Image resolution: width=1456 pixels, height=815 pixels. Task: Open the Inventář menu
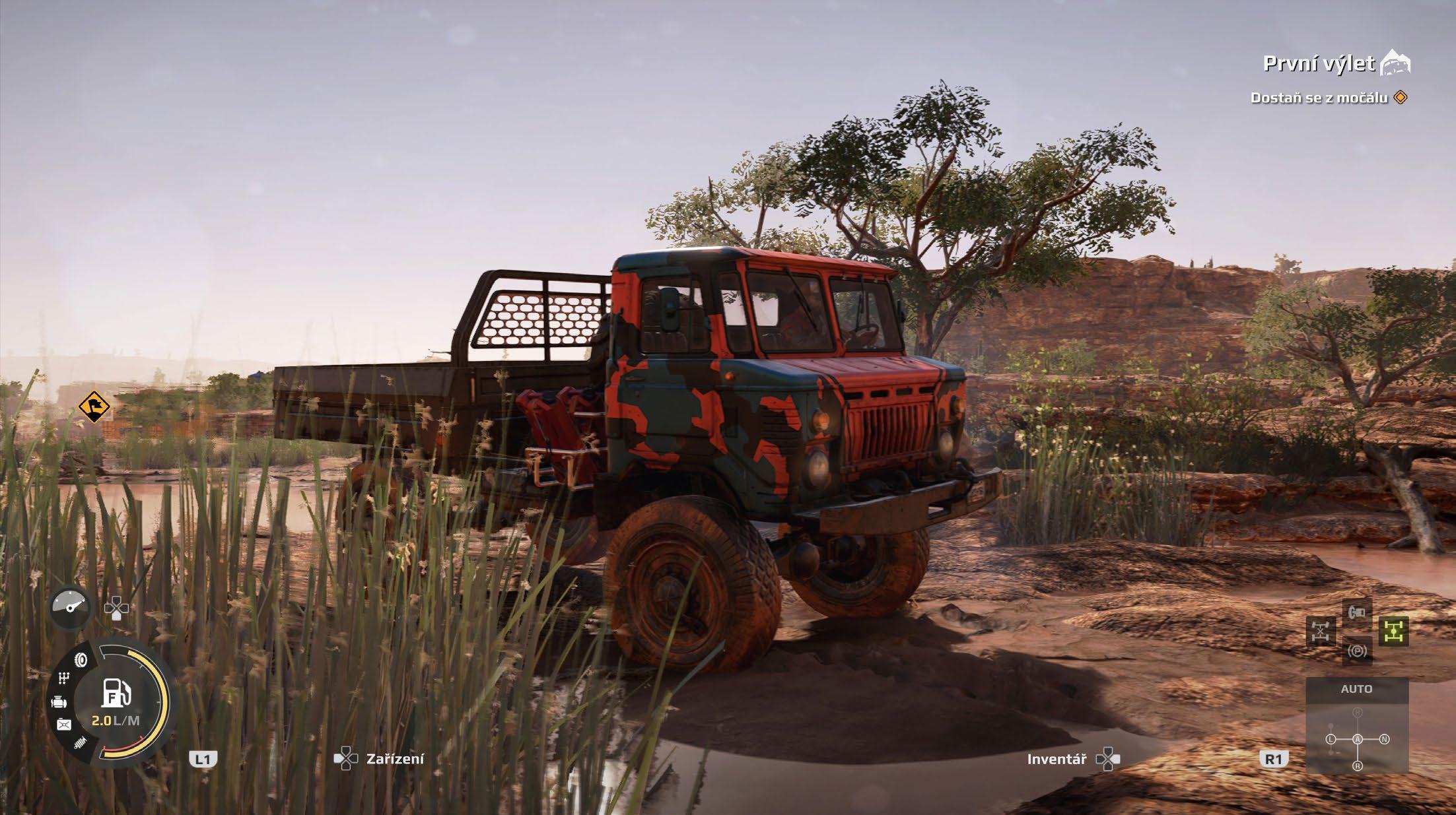coord(1057,760)
